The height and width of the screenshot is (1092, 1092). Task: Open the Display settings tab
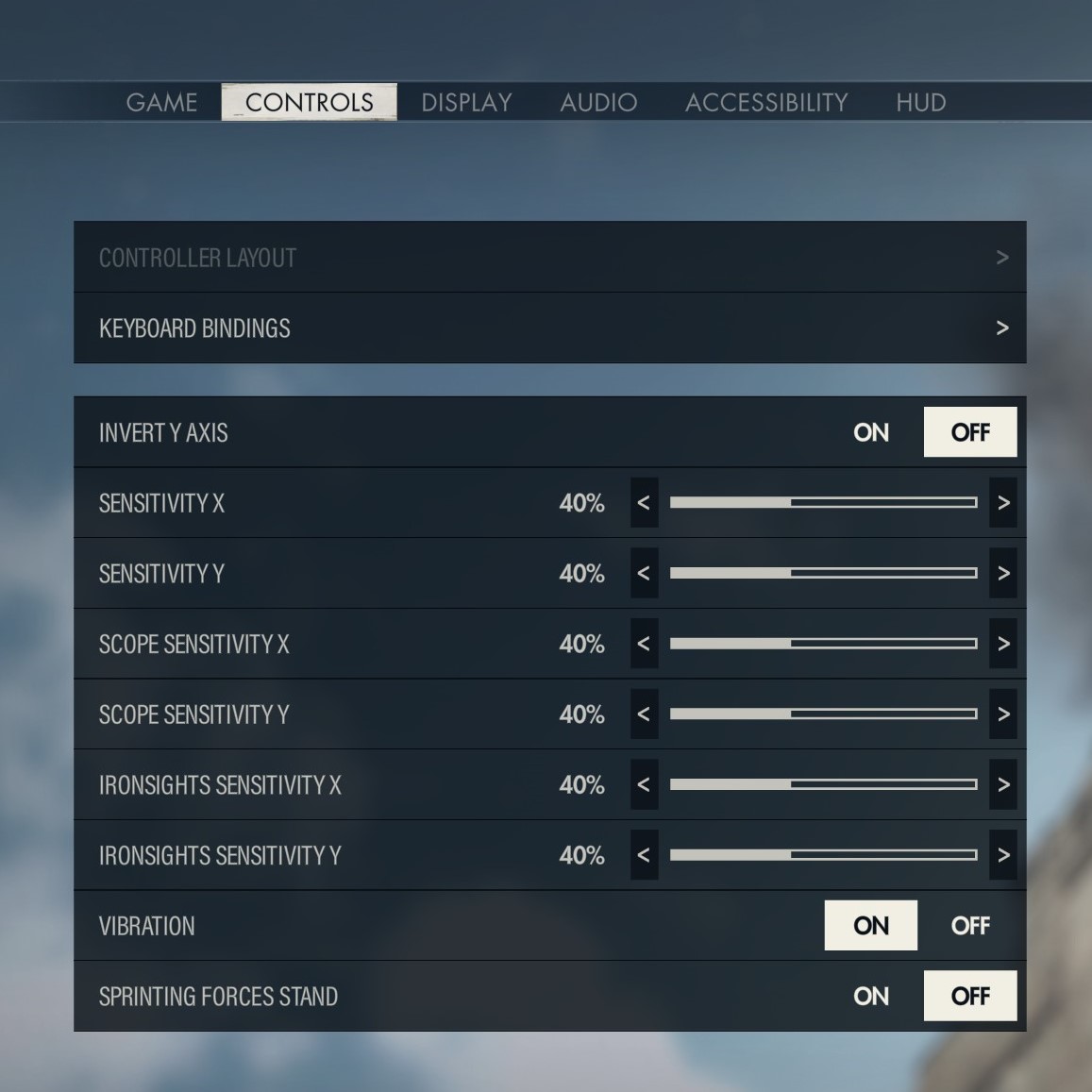pyautogui.click(x=466, y=102)
